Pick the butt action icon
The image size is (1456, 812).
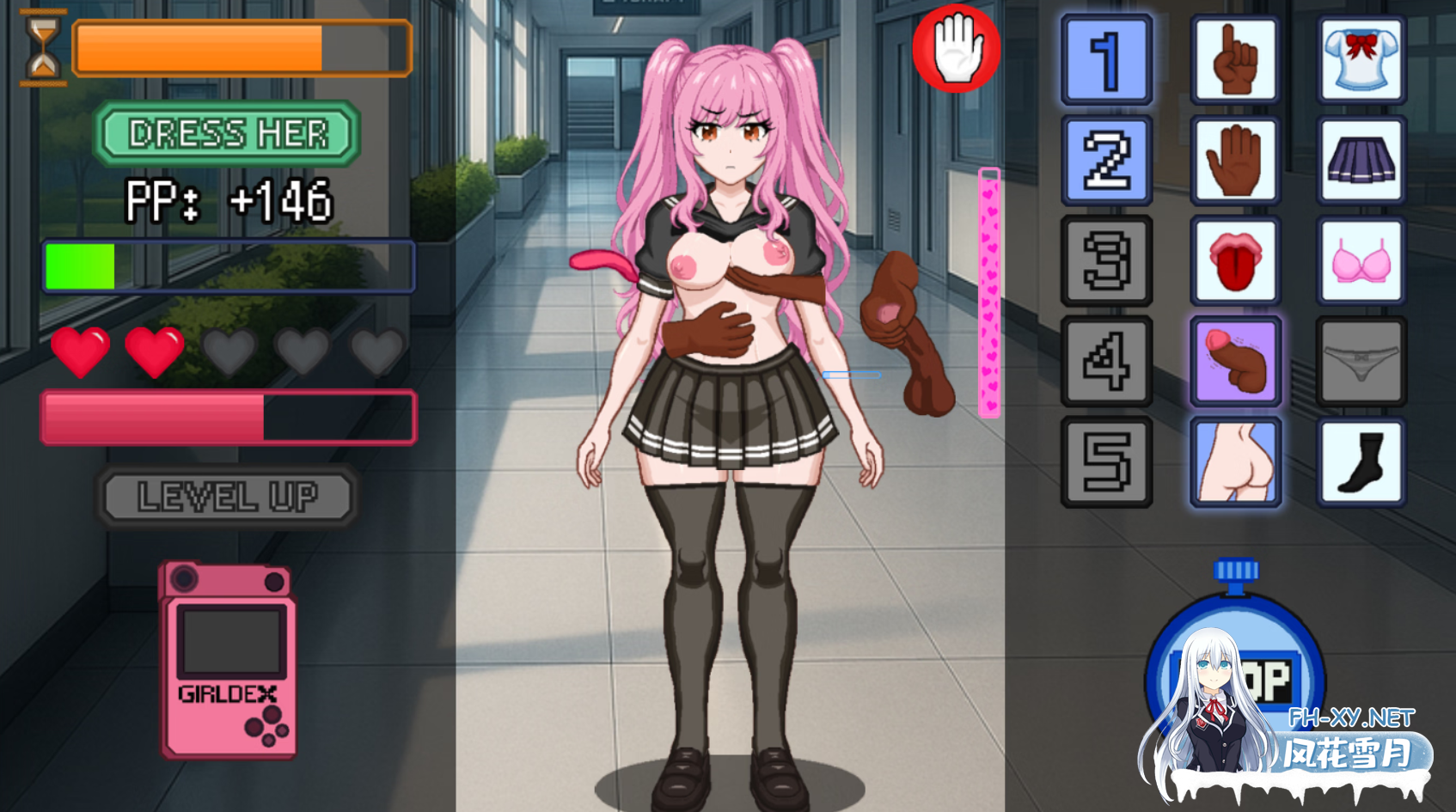(x=1235, y=461)
